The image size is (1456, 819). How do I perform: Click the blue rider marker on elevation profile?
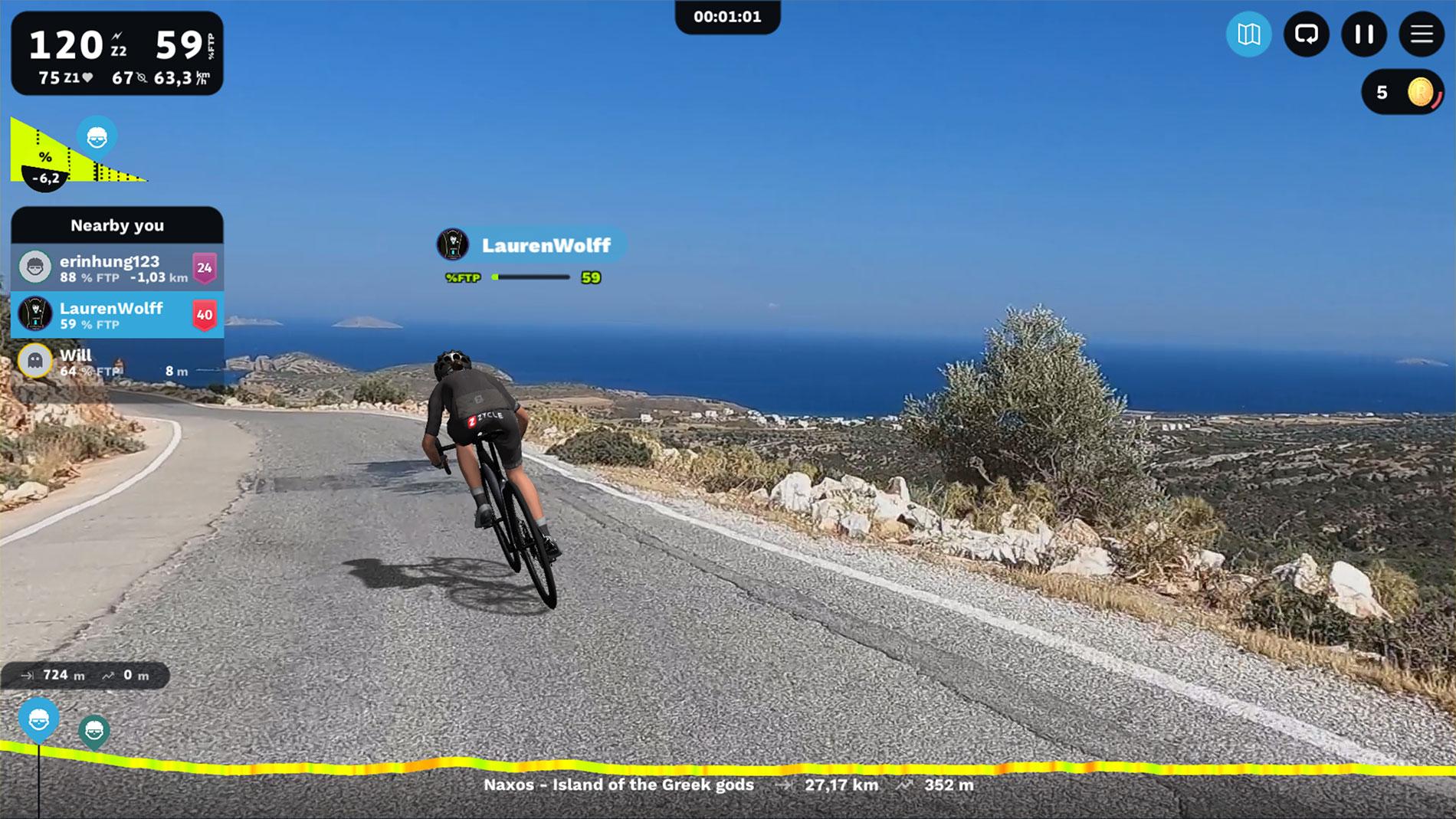[39, 719]
